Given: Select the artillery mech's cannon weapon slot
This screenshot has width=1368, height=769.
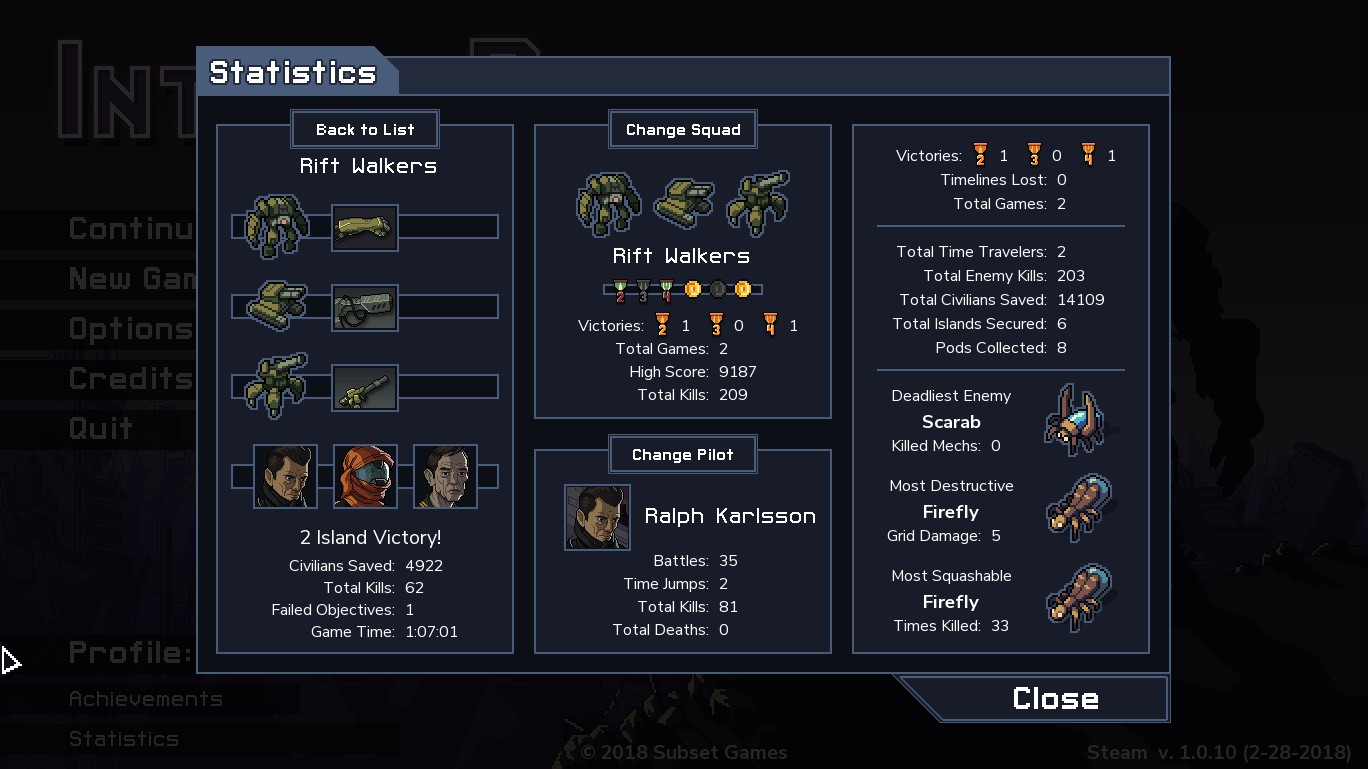Looking at the screenshot, I should click(365, 388).
